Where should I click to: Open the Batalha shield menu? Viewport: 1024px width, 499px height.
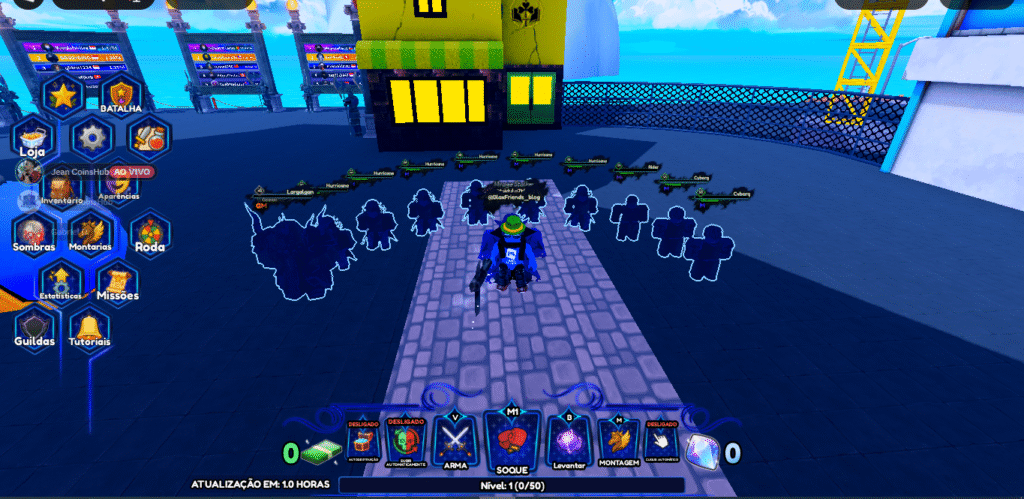[121, 97]
